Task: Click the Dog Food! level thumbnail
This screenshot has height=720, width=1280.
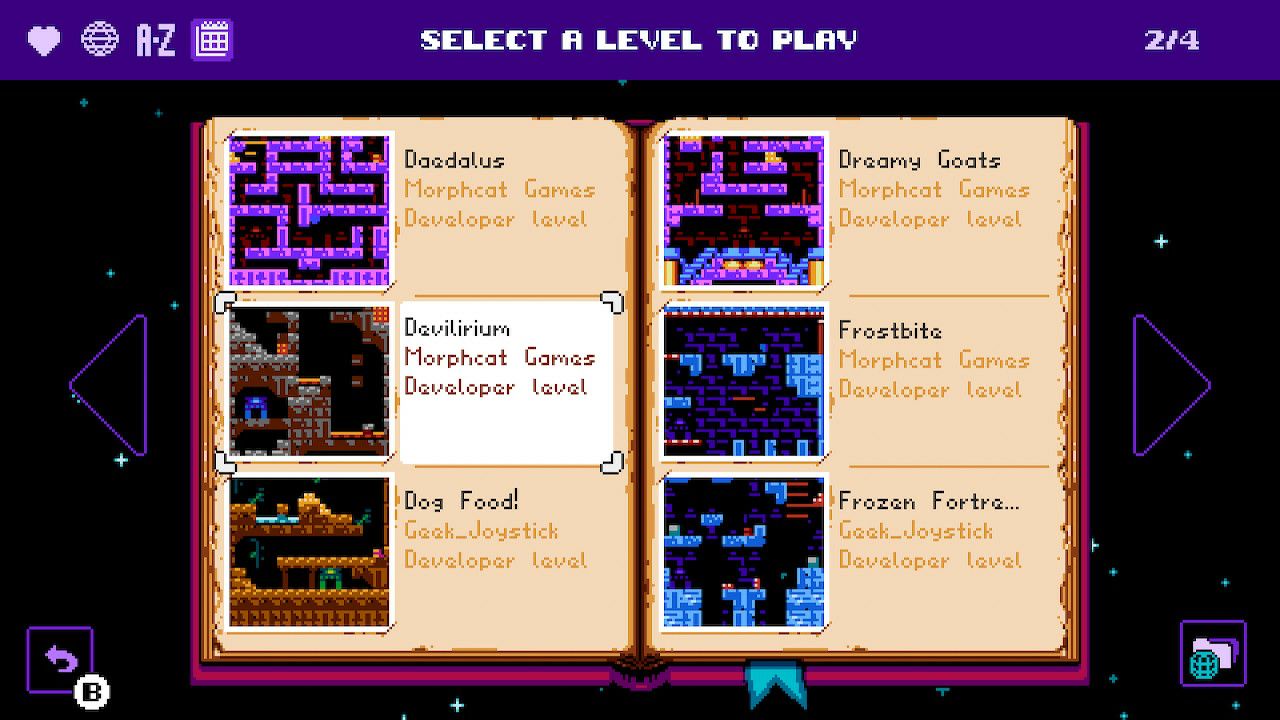Action: tap(308, 550)
